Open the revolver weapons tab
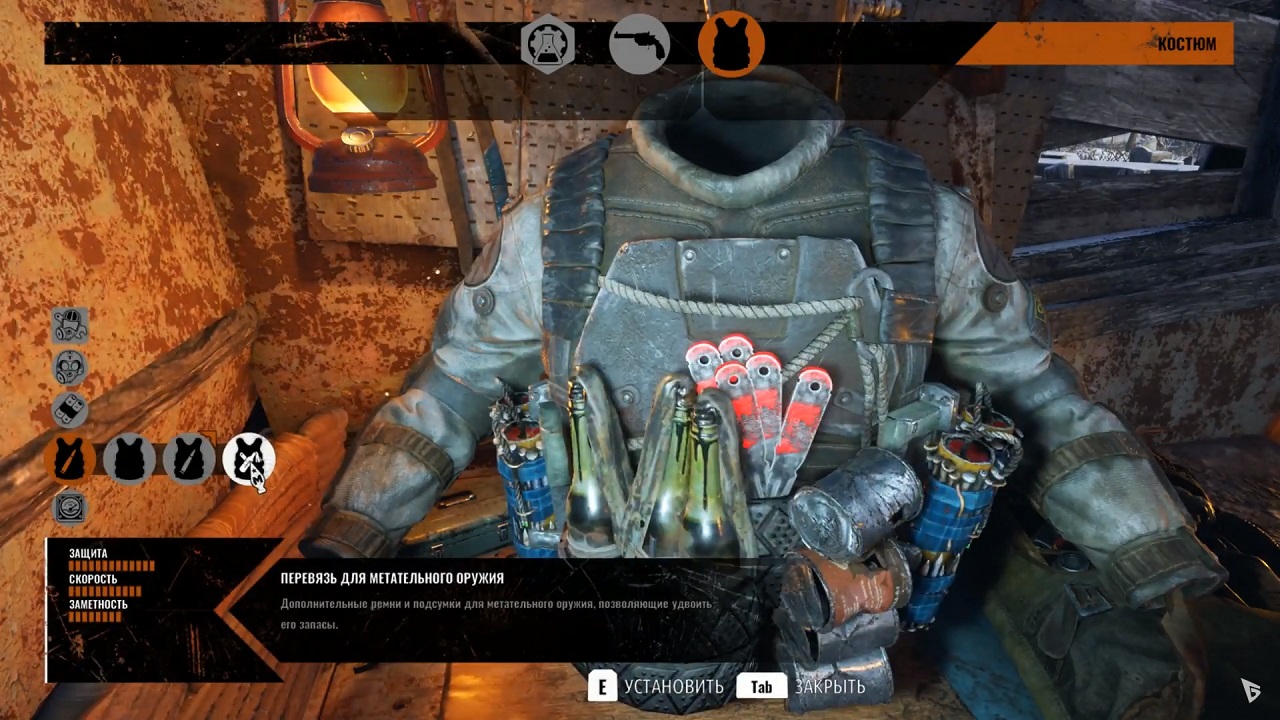 click(x=639, y=45)
